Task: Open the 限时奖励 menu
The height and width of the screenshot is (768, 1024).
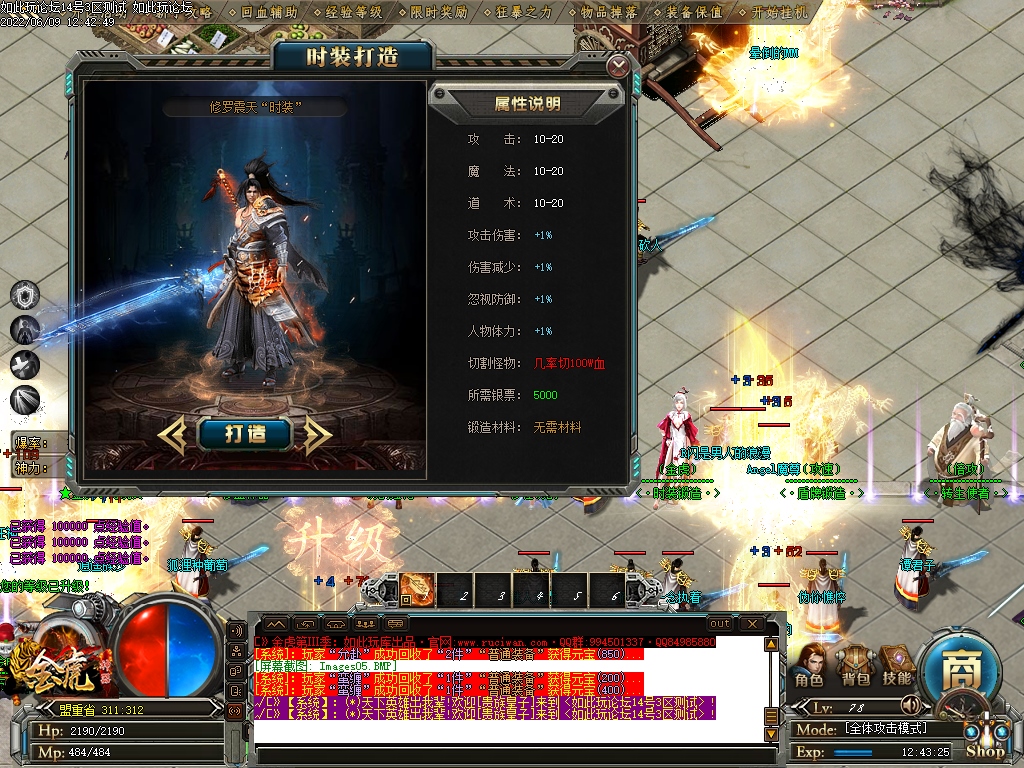Action: tap(439, 12)
